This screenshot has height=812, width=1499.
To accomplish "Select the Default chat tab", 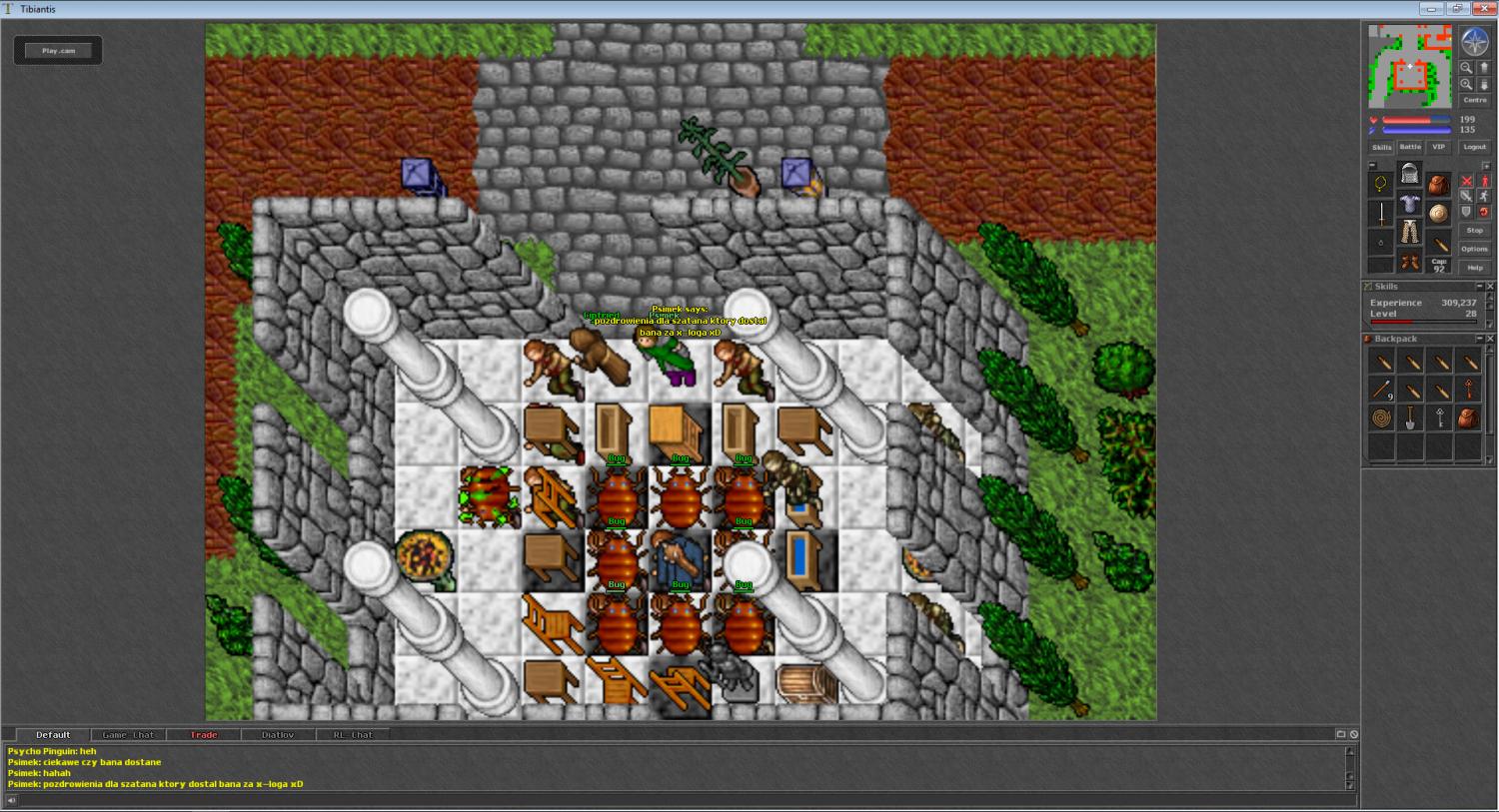I will (x=53, y=735).
